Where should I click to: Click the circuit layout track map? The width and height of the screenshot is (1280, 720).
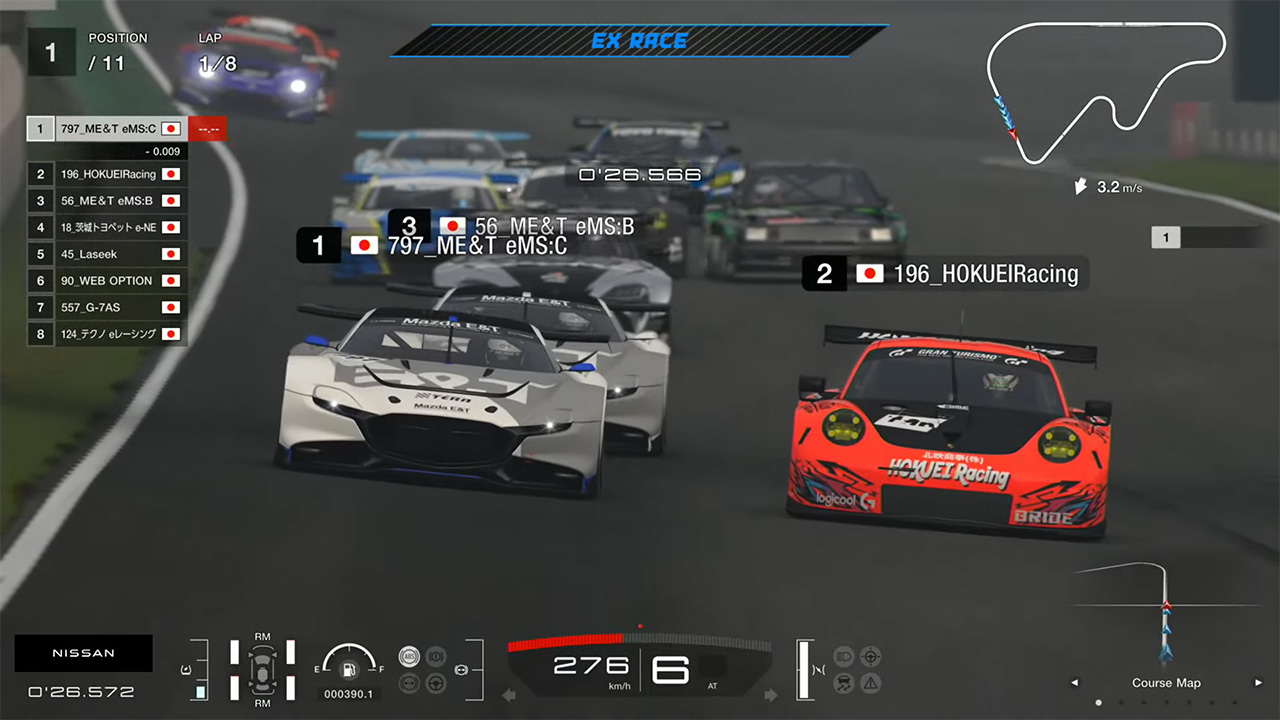pos(1105,90)
